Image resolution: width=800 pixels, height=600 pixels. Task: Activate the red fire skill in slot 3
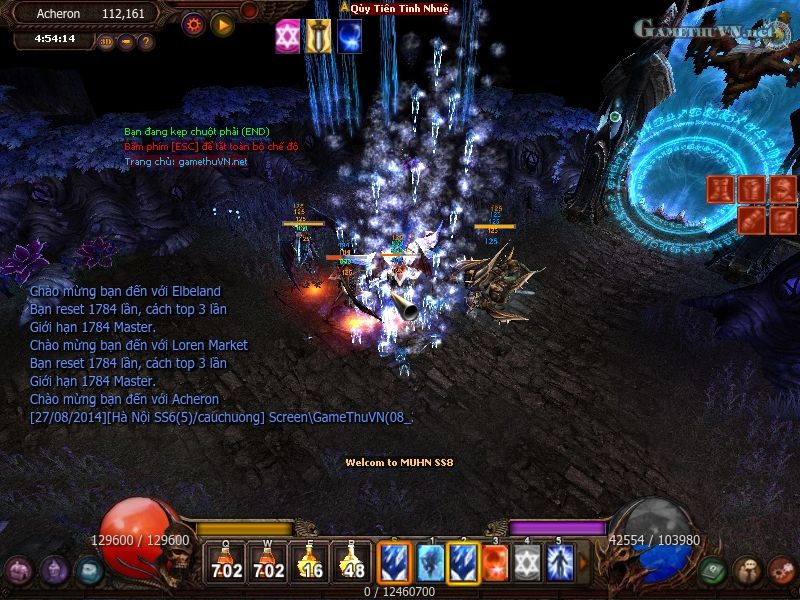pyautogui.click(x=495, y=562)
